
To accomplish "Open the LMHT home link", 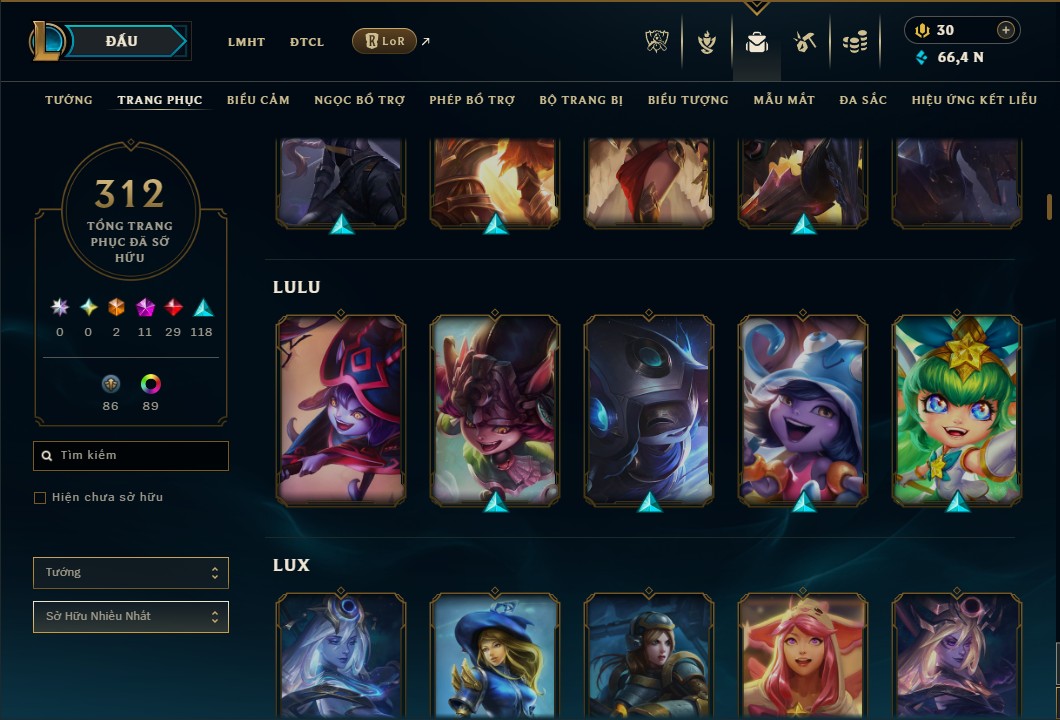I will coord(246,42).
